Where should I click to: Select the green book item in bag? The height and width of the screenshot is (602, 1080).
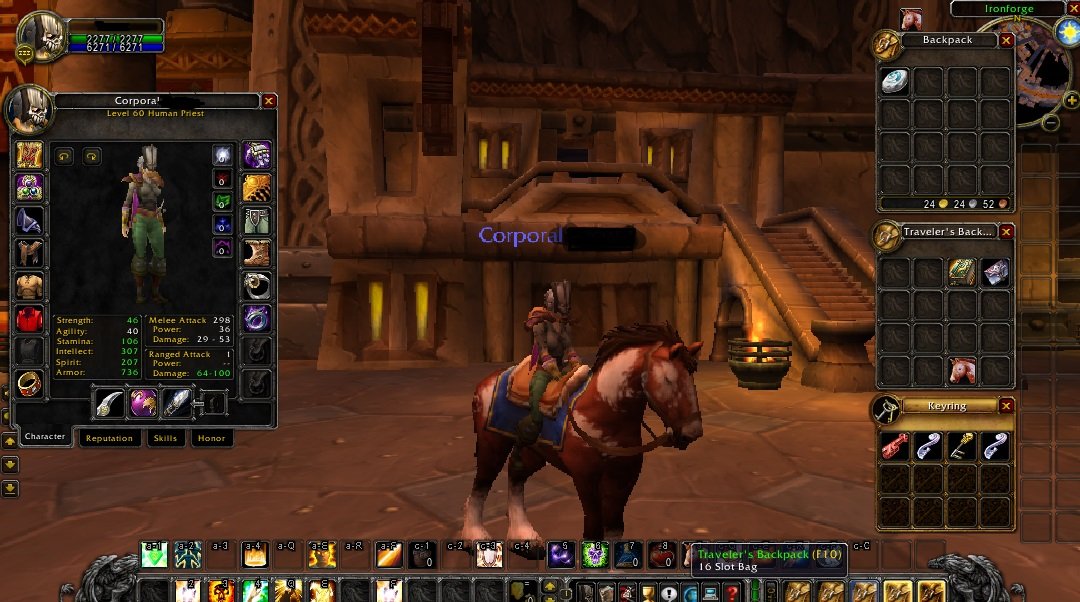[x=963, y=272]
